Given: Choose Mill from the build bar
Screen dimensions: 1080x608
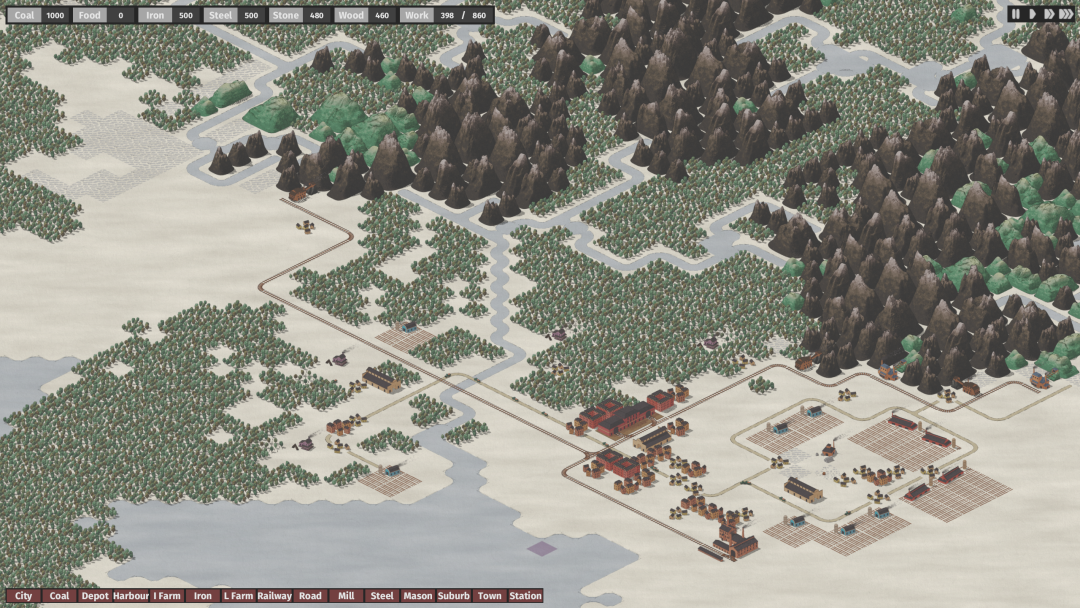Looking at the screenshot, I should click(x=346, y=596).
